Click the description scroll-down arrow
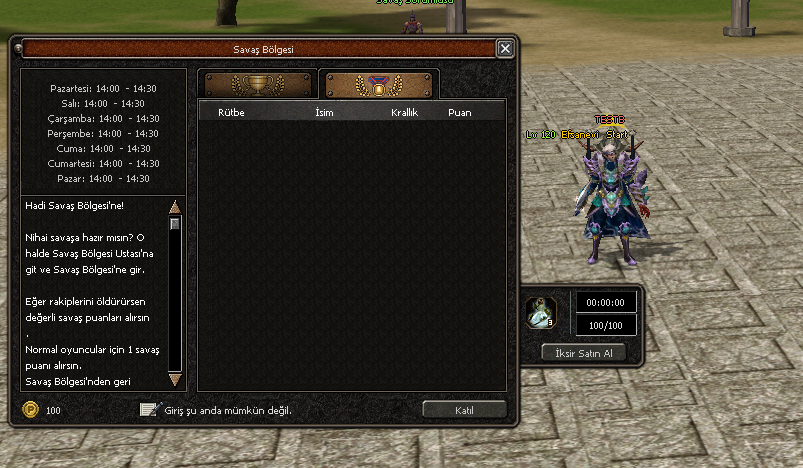Screen dimensions: 803x468 175,379
